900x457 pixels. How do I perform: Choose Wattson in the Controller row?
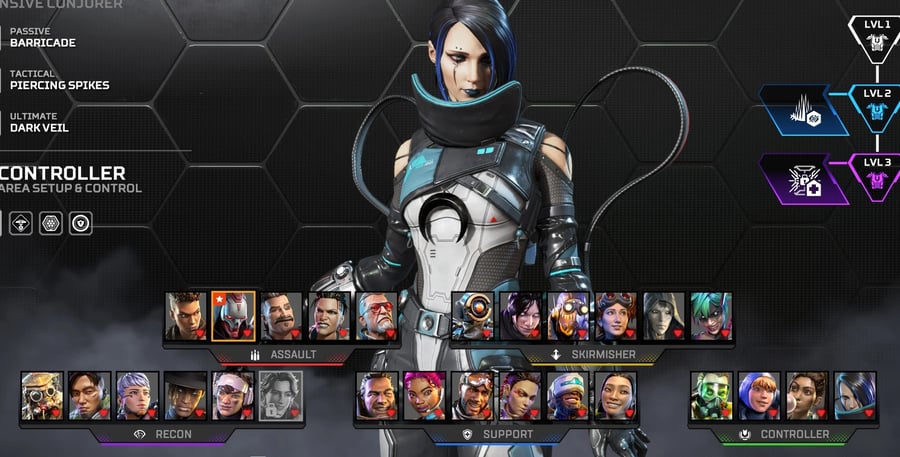point(759,396)
